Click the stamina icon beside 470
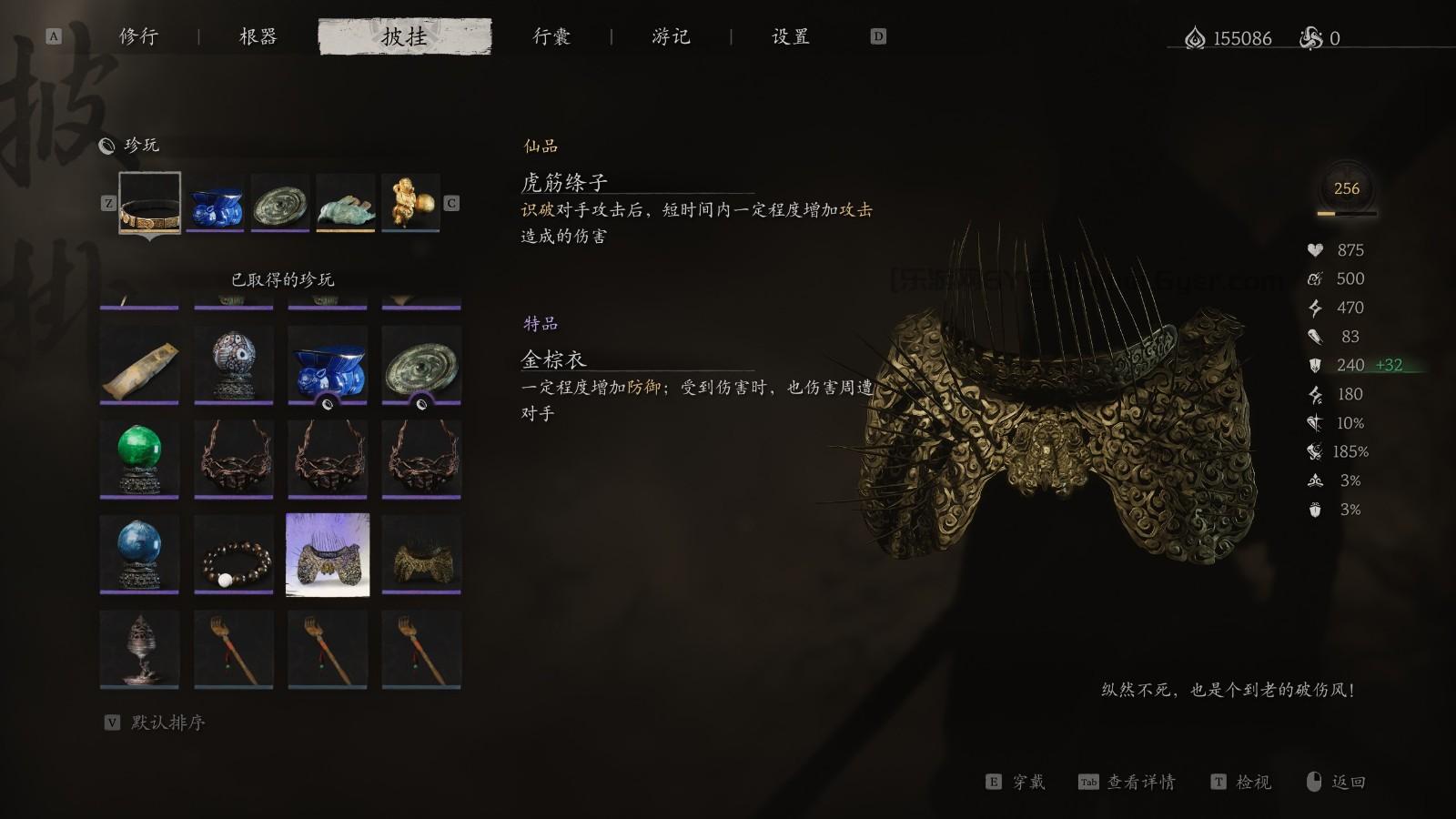This screenshot has width=1456, height=819. (x=1316, y=308)
